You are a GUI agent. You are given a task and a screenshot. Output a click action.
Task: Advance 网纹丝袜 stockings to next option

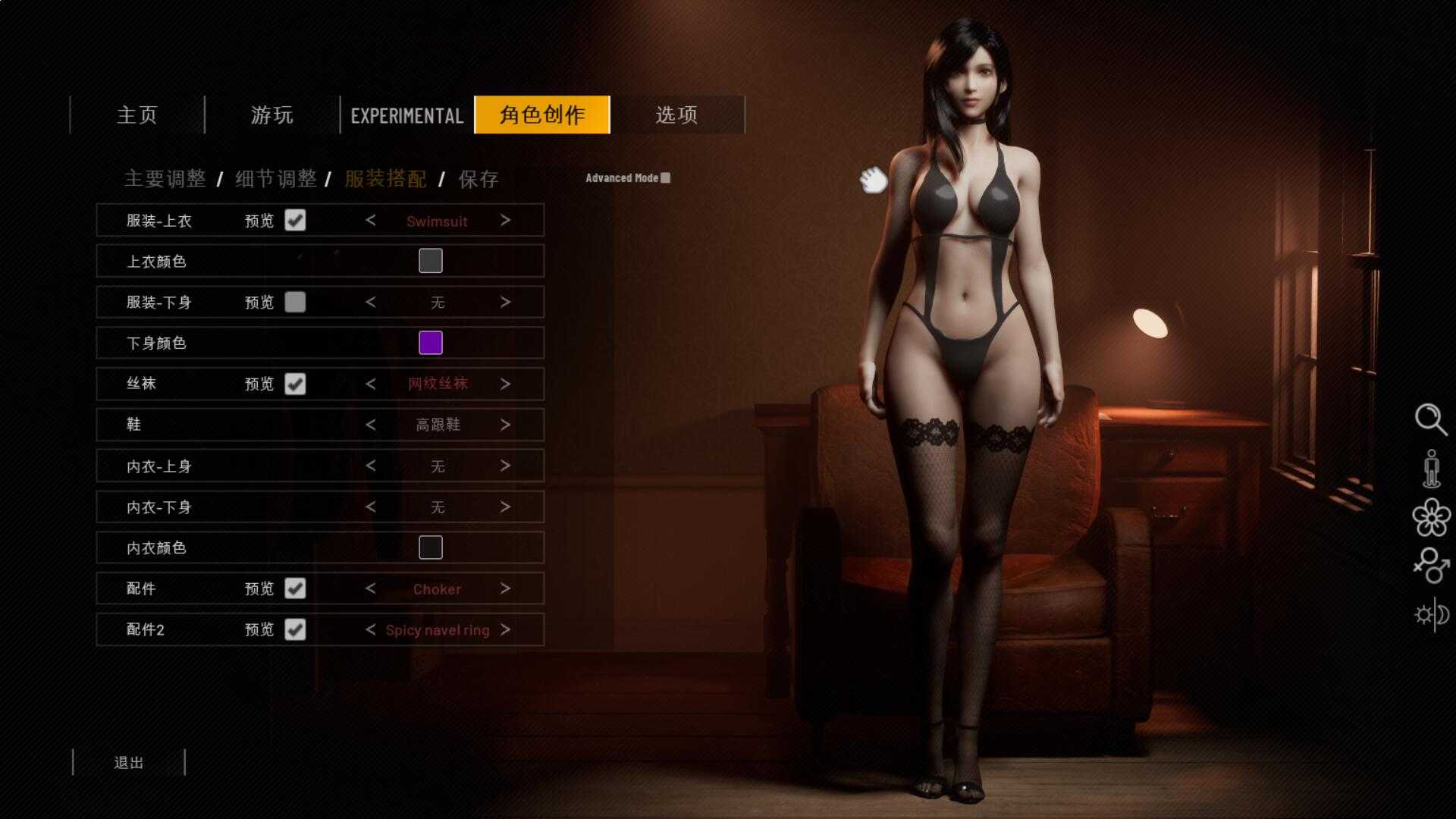pyautogui.click(x=506, y=384)
